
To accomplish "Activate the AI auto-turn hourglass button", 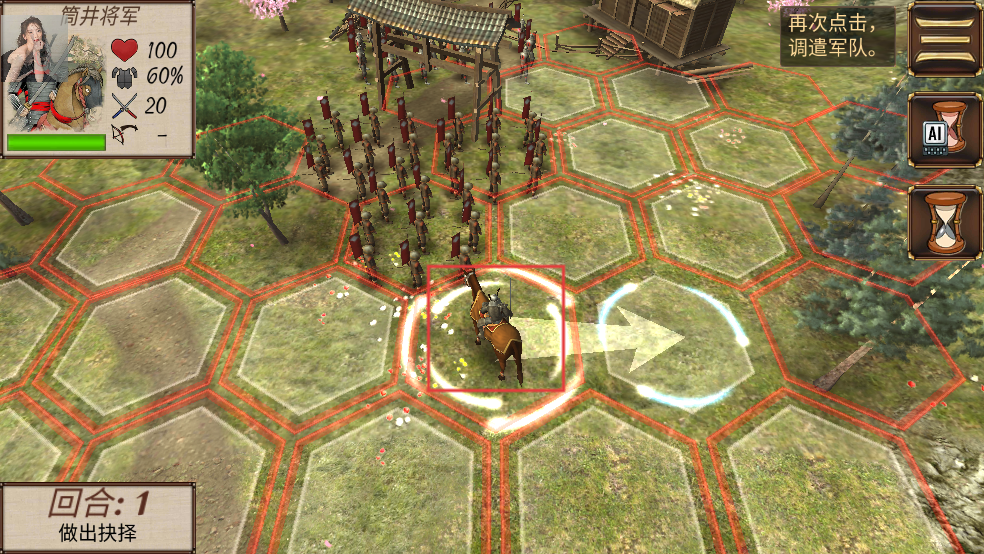I will pyautogui.click(x=945, y=129).
